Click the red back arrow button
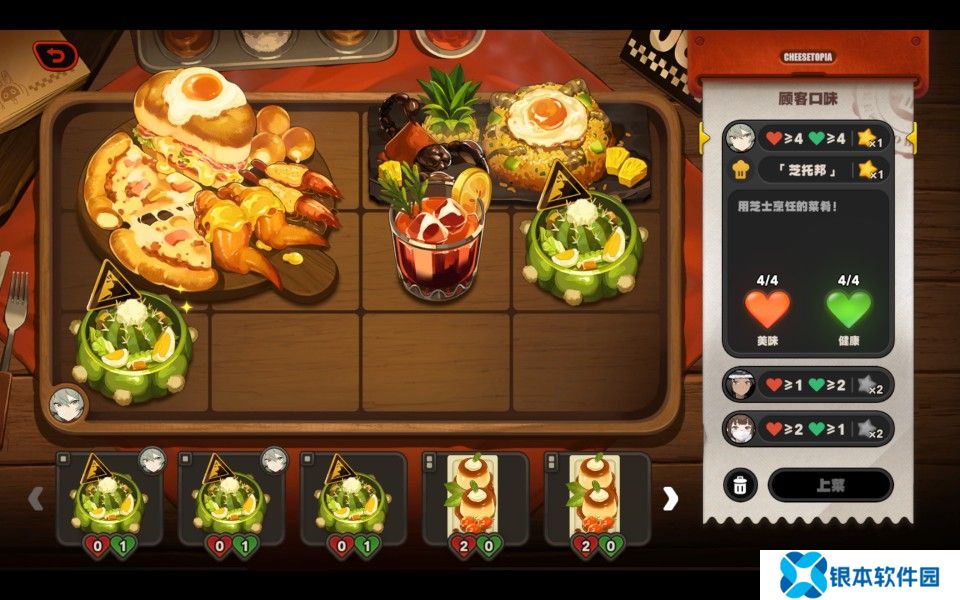 coord(53,56)
